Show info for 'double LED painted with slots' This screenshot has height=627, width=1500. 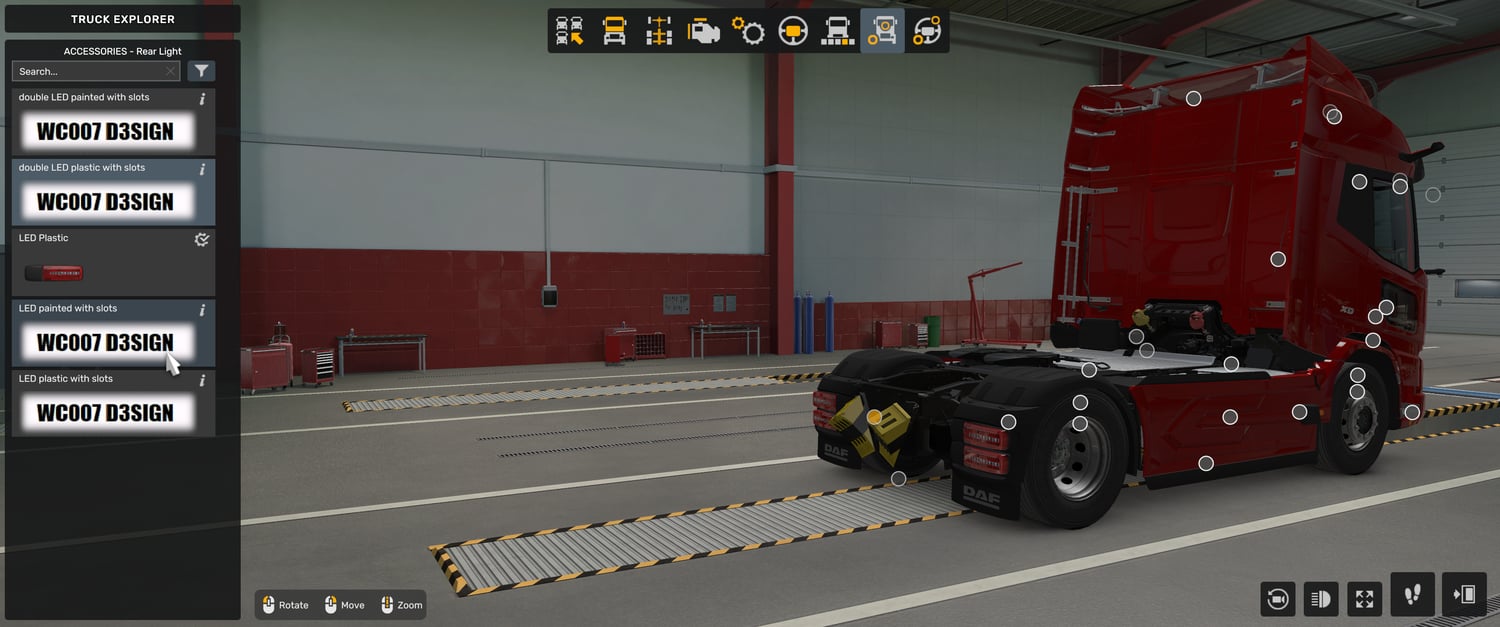[x=202, y=99]
